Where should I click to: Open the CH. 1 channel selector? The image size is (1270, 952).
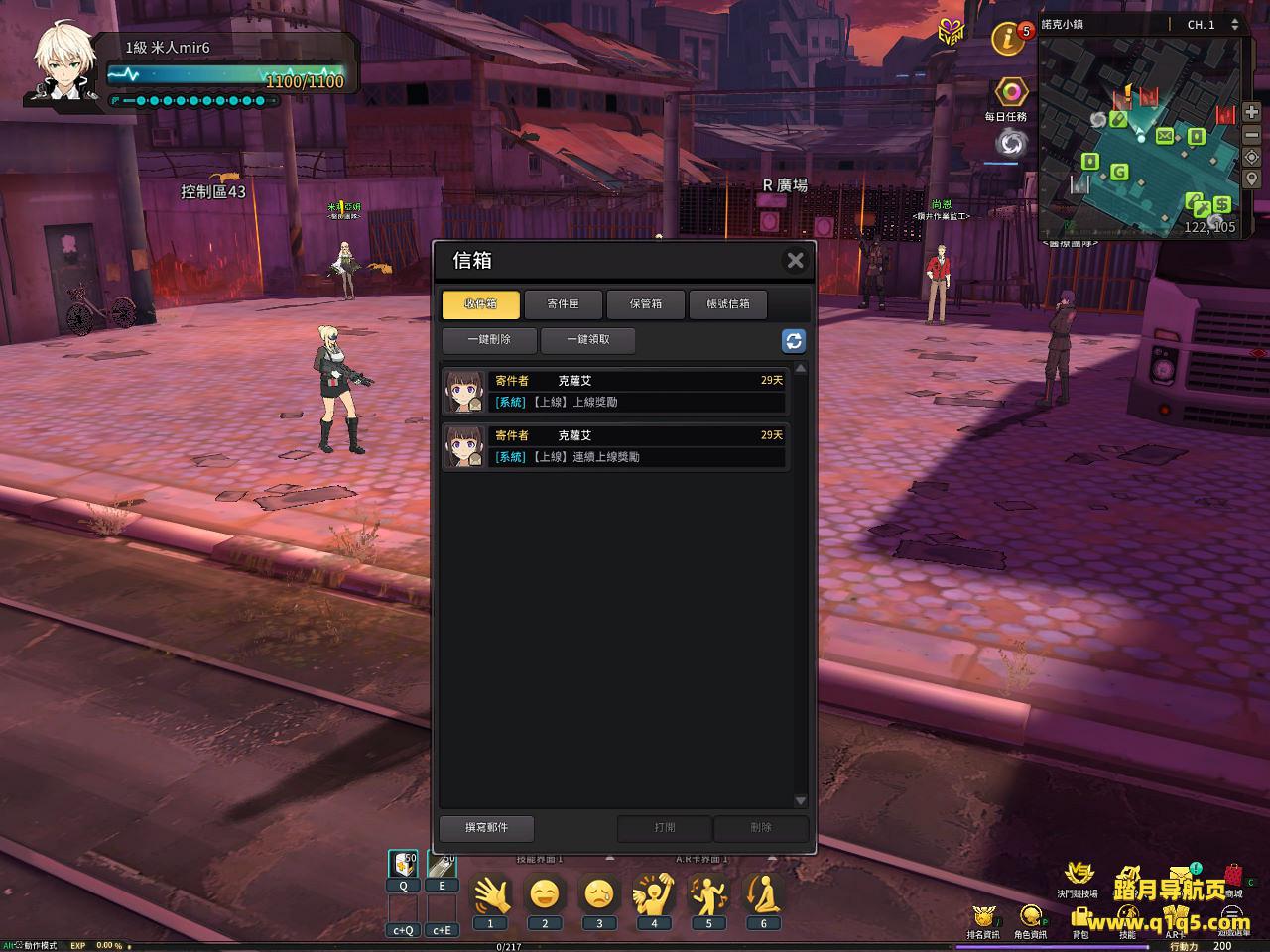pyautogui.click(x=1212, y=25)
